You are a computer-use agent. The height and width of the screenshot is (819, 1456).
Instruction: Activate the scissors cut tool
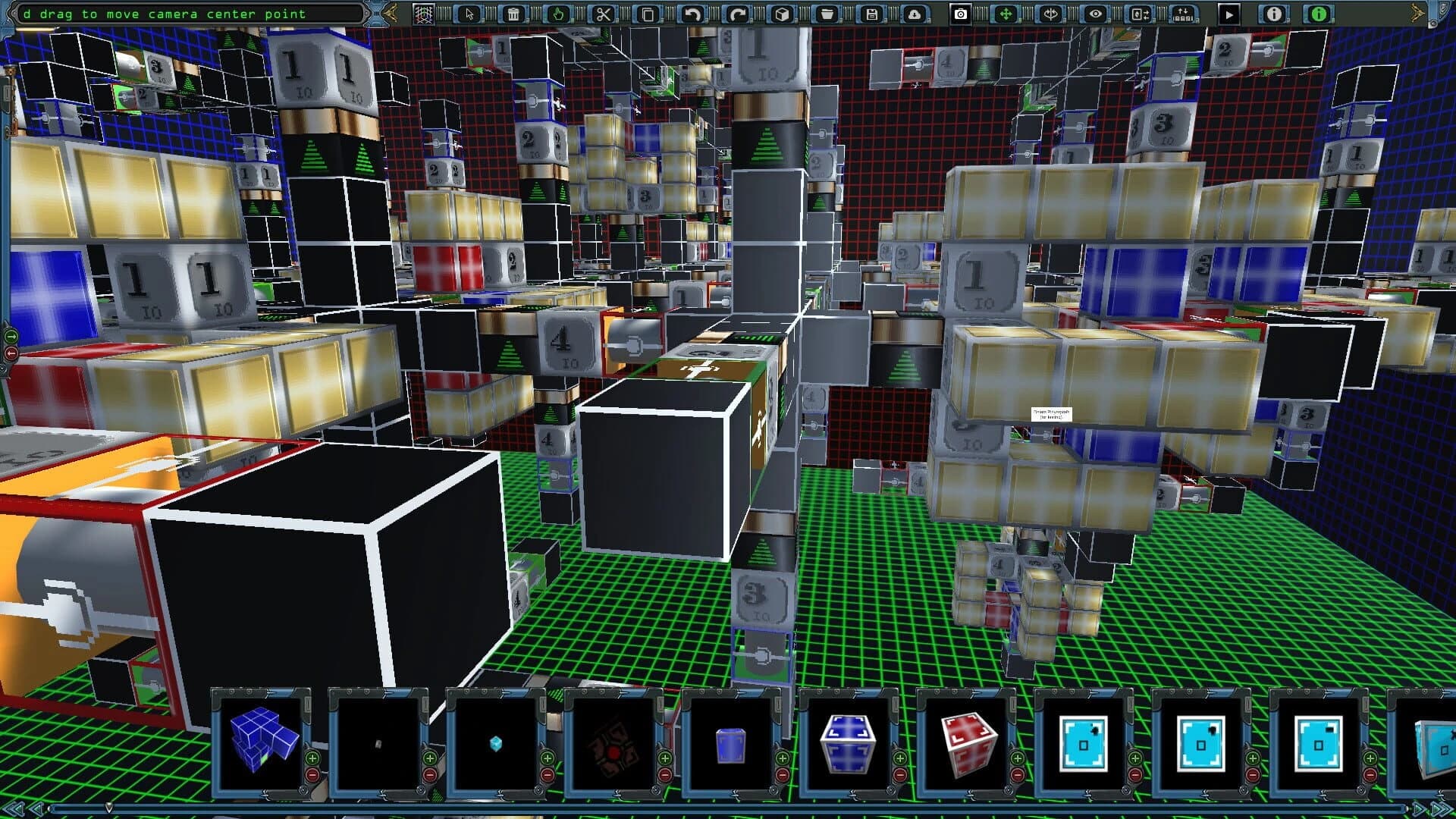603,13
